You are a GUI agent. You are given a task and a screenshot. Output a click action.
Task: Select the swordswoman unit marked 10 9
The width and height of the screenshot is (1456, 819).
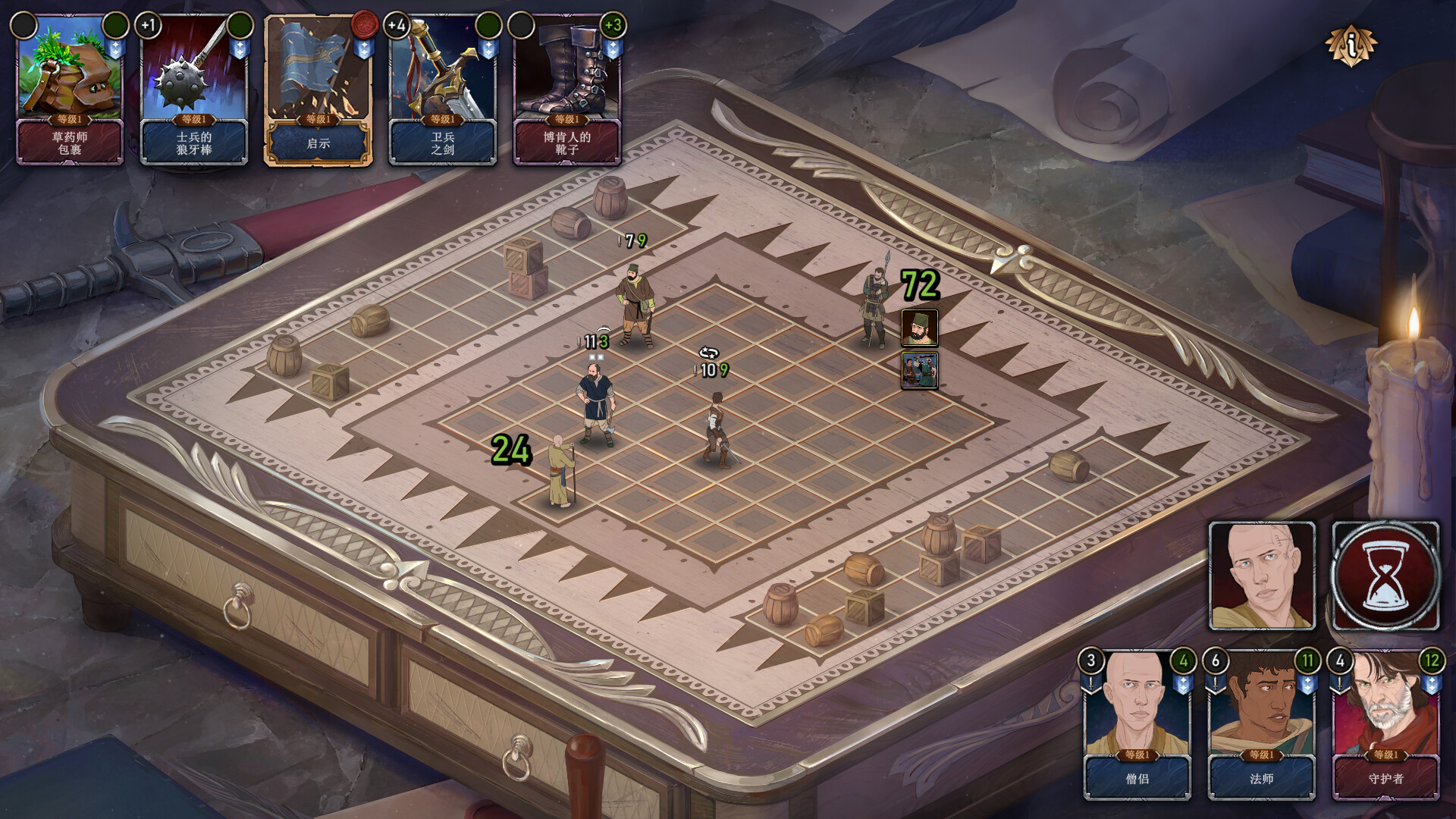[x=715, y=431]
